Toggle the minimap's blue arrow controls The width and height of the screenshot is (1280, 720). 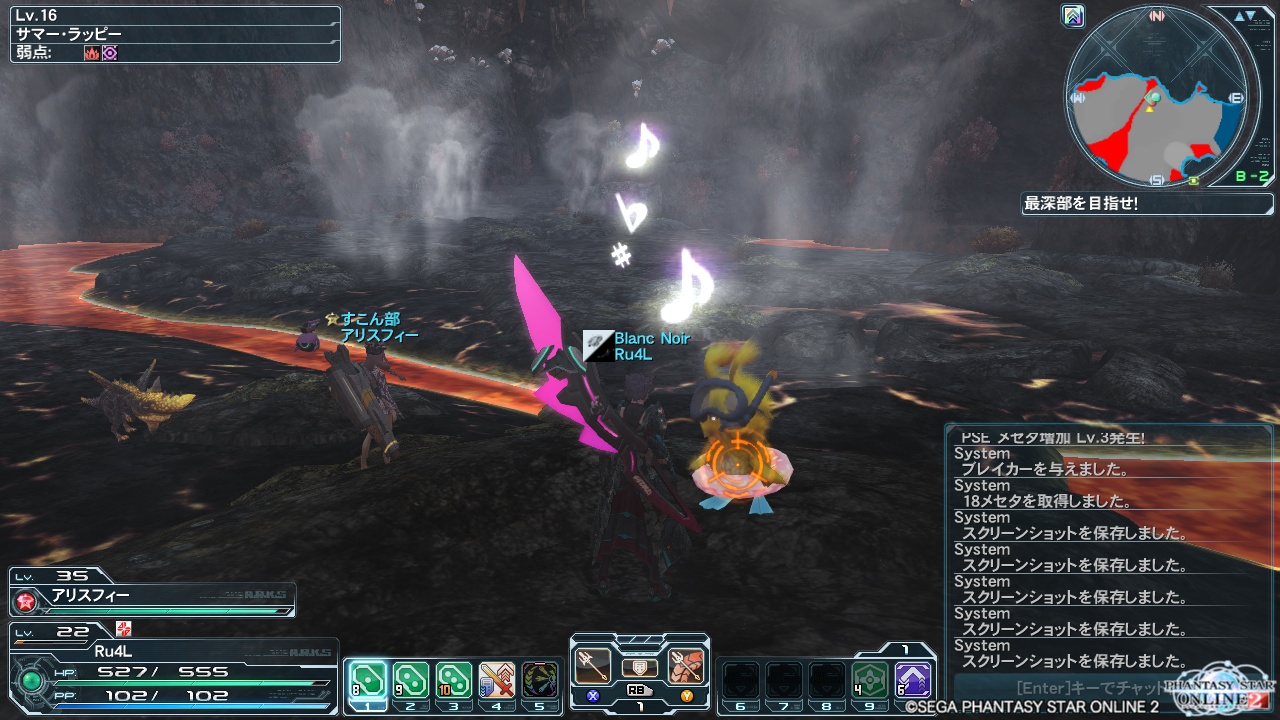(1245, 16)
